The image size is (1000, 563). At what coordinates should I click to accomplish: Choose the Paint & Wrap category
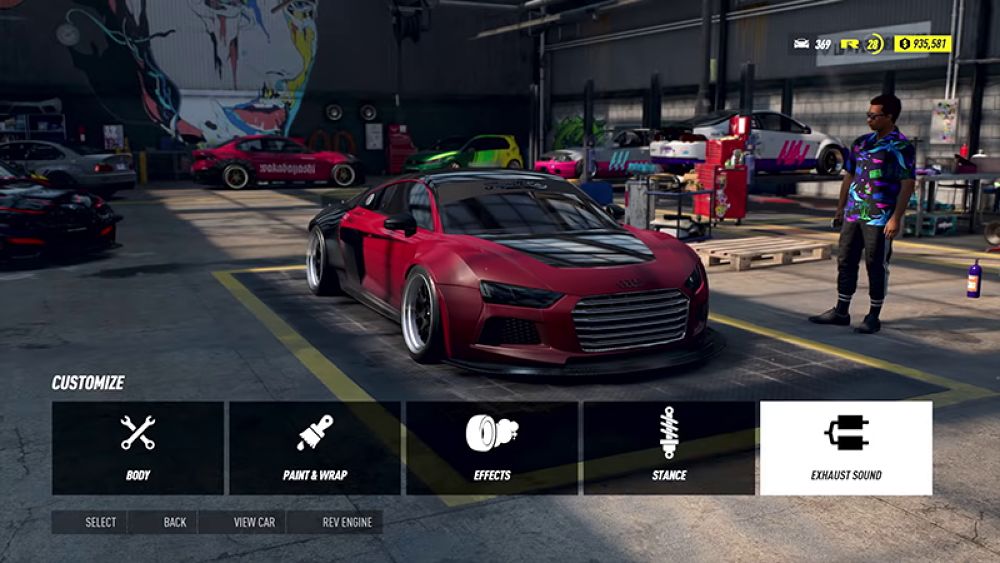point(315,448)
